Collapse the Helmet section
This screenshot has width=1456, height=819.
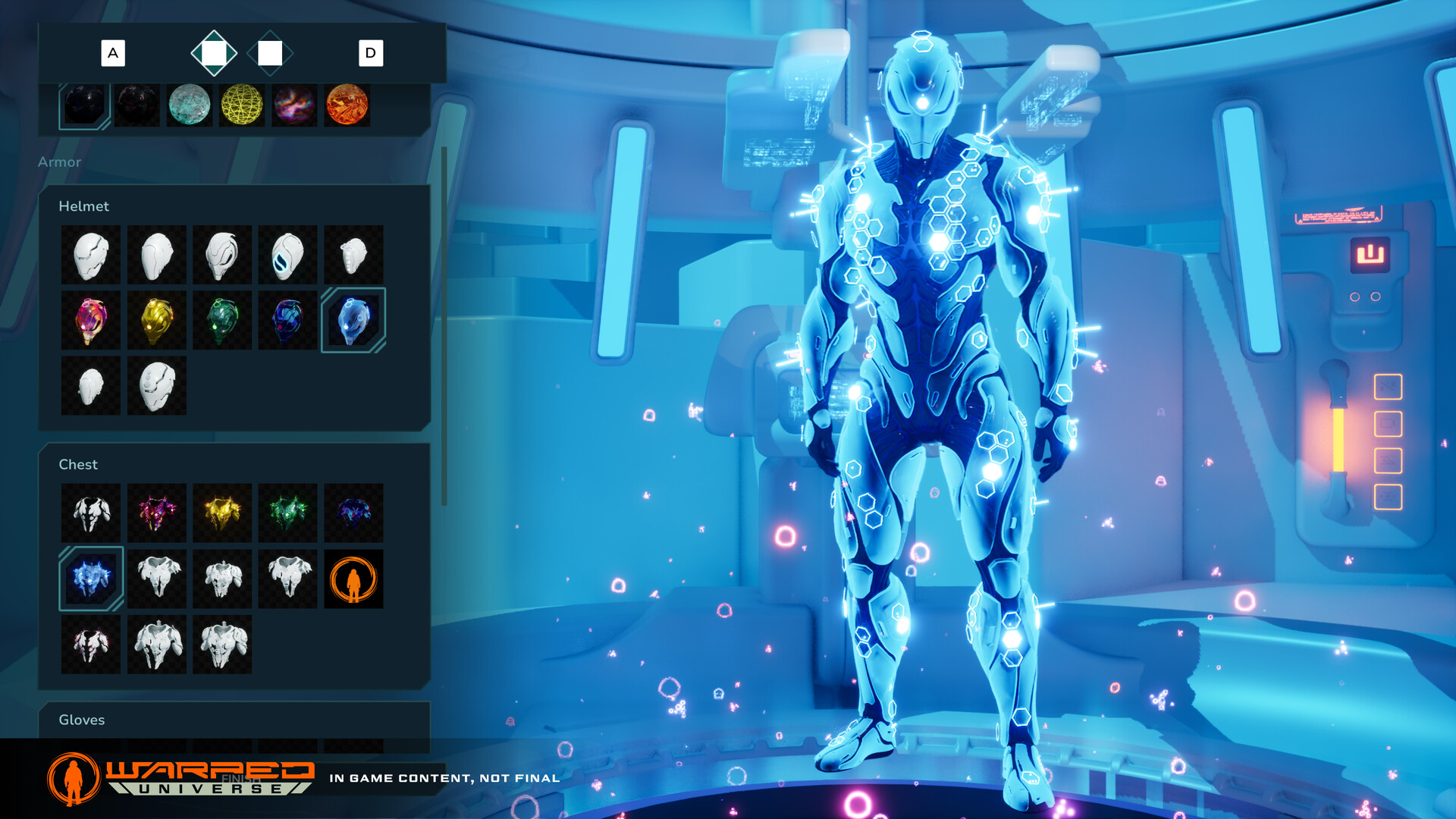(84, 206)
